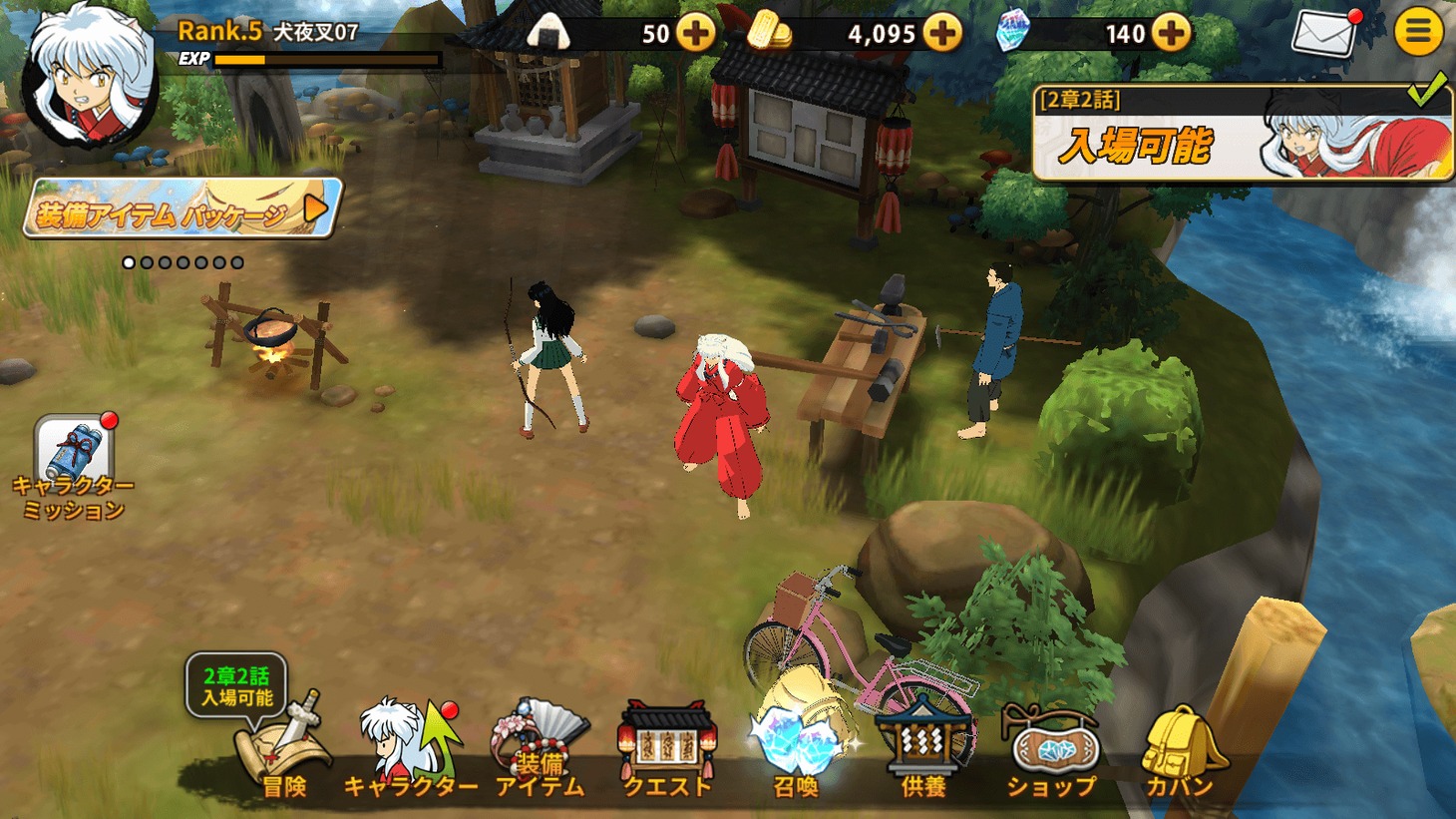The width and height of the screenshot is (1456, 819).
Task: Open the 装備アイテム パッケージ banner
Action: 182,208
